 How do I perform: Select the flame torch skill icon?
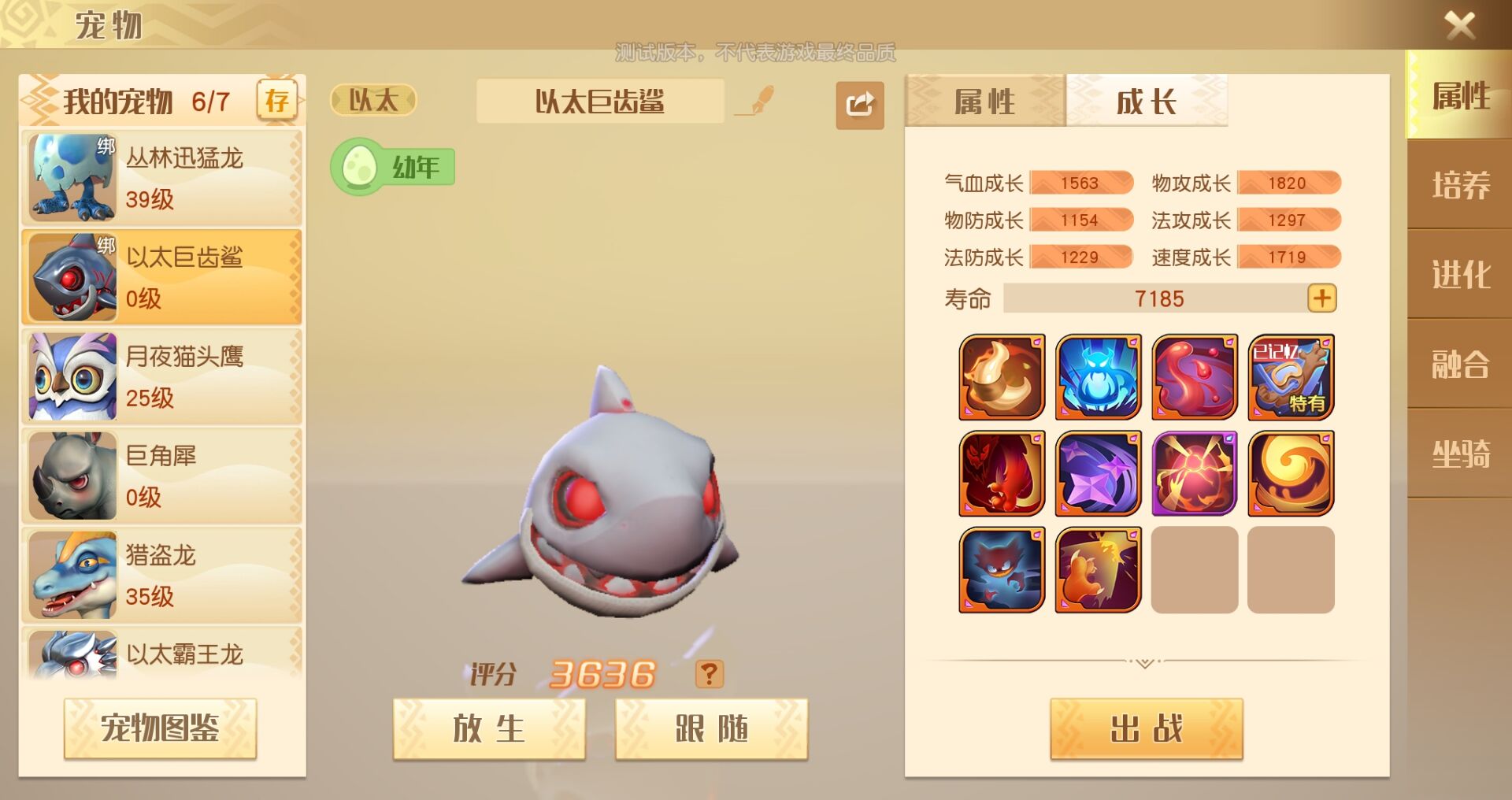(x=1000, y=378)
